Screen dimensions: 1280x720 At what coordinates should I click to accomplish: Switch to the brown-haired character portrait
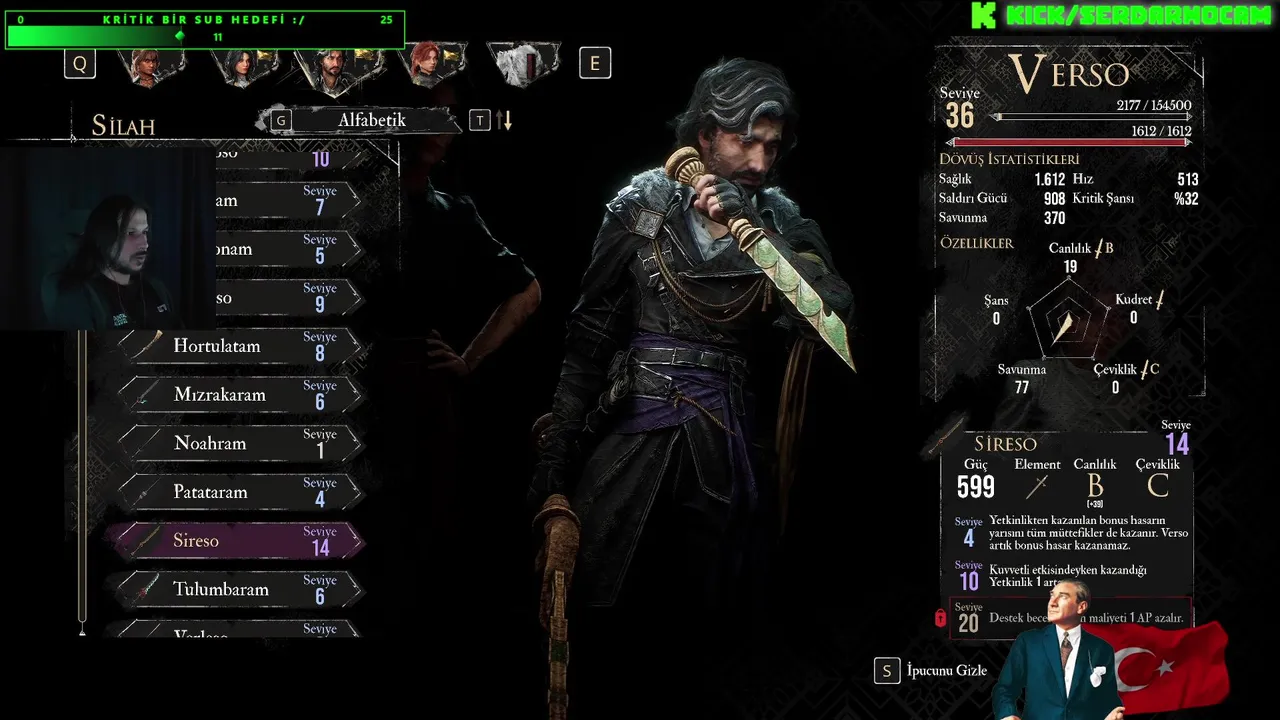click(152, 65)
